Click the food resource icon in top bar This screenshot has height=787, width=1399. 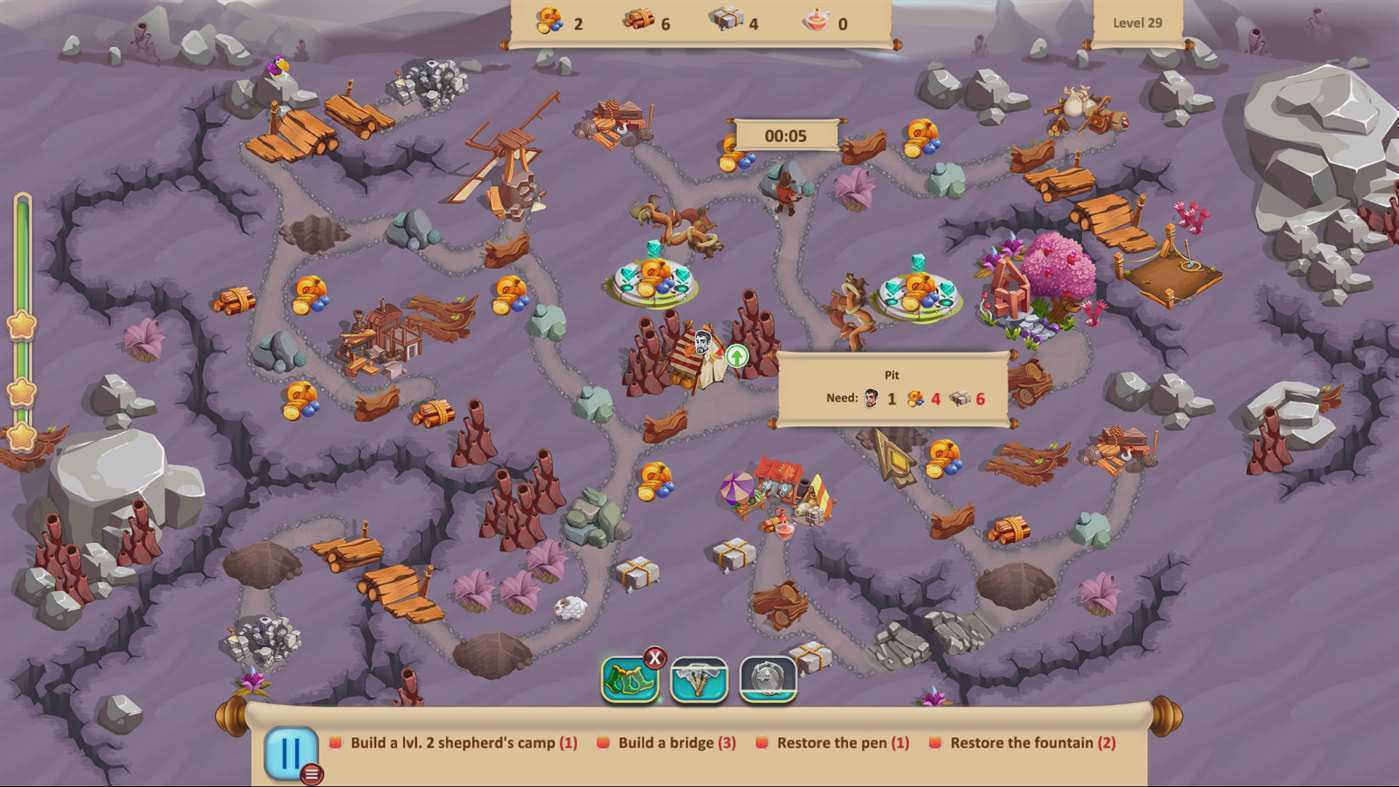pyautogui.click(x=549, y=21)
